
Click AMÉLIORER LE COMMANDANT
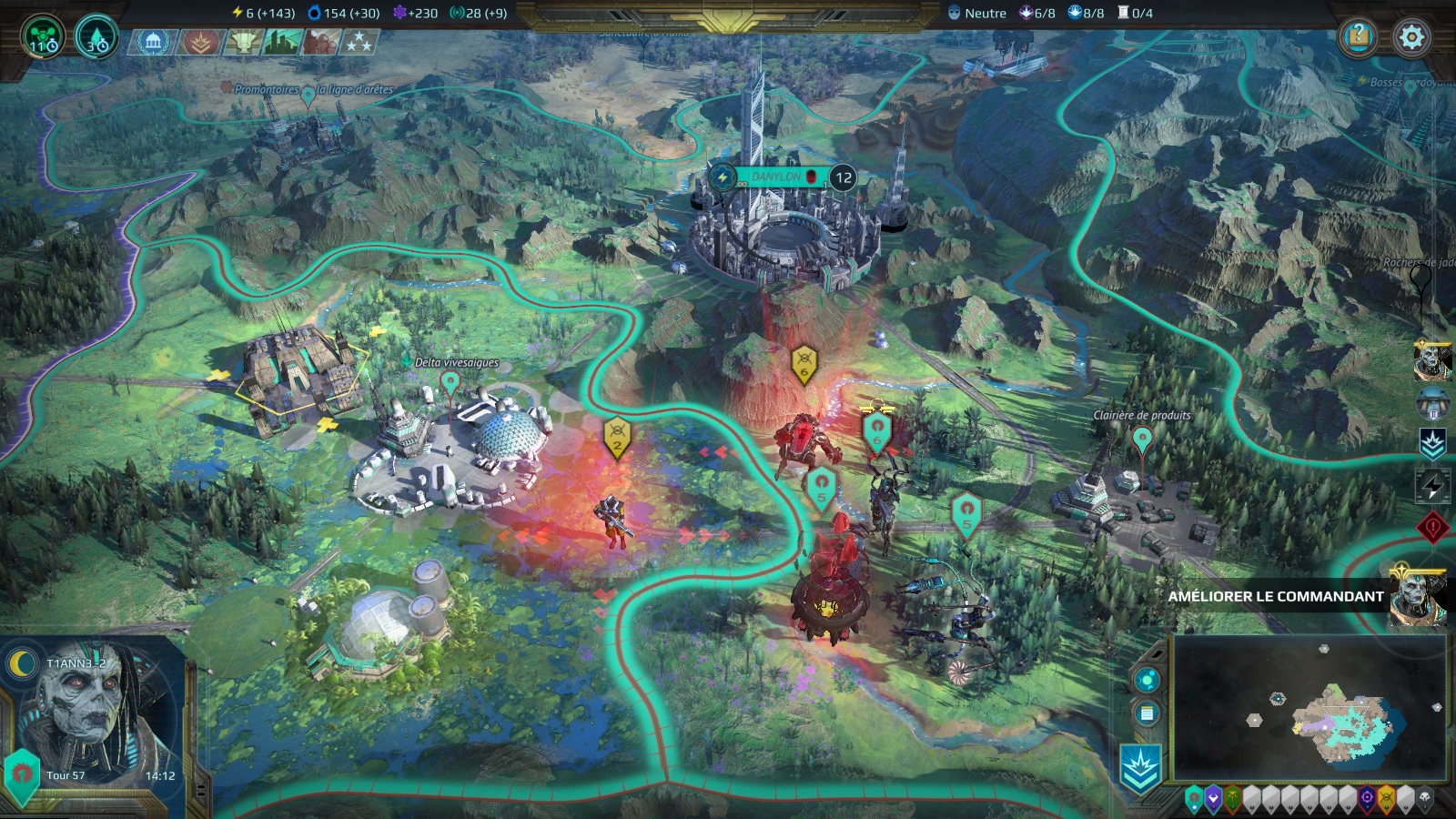click(x=1274, y=596)
